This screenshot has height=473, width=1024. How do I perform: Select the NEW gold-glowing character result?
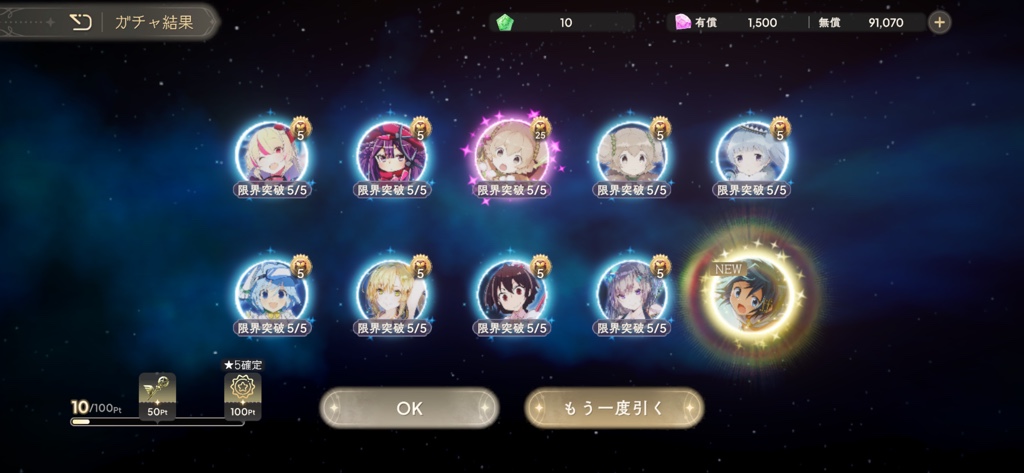752,293
